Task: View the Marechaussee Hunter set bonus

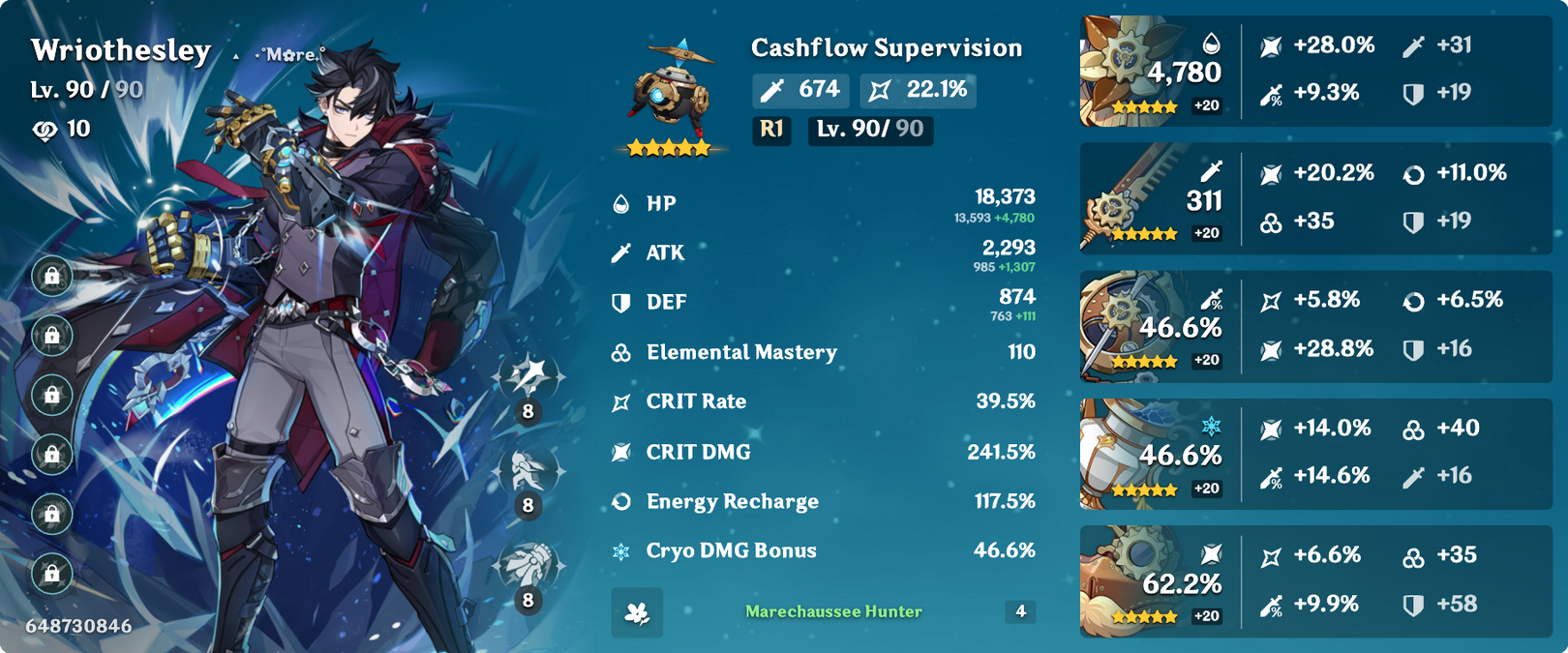Action: click(832, 611)
